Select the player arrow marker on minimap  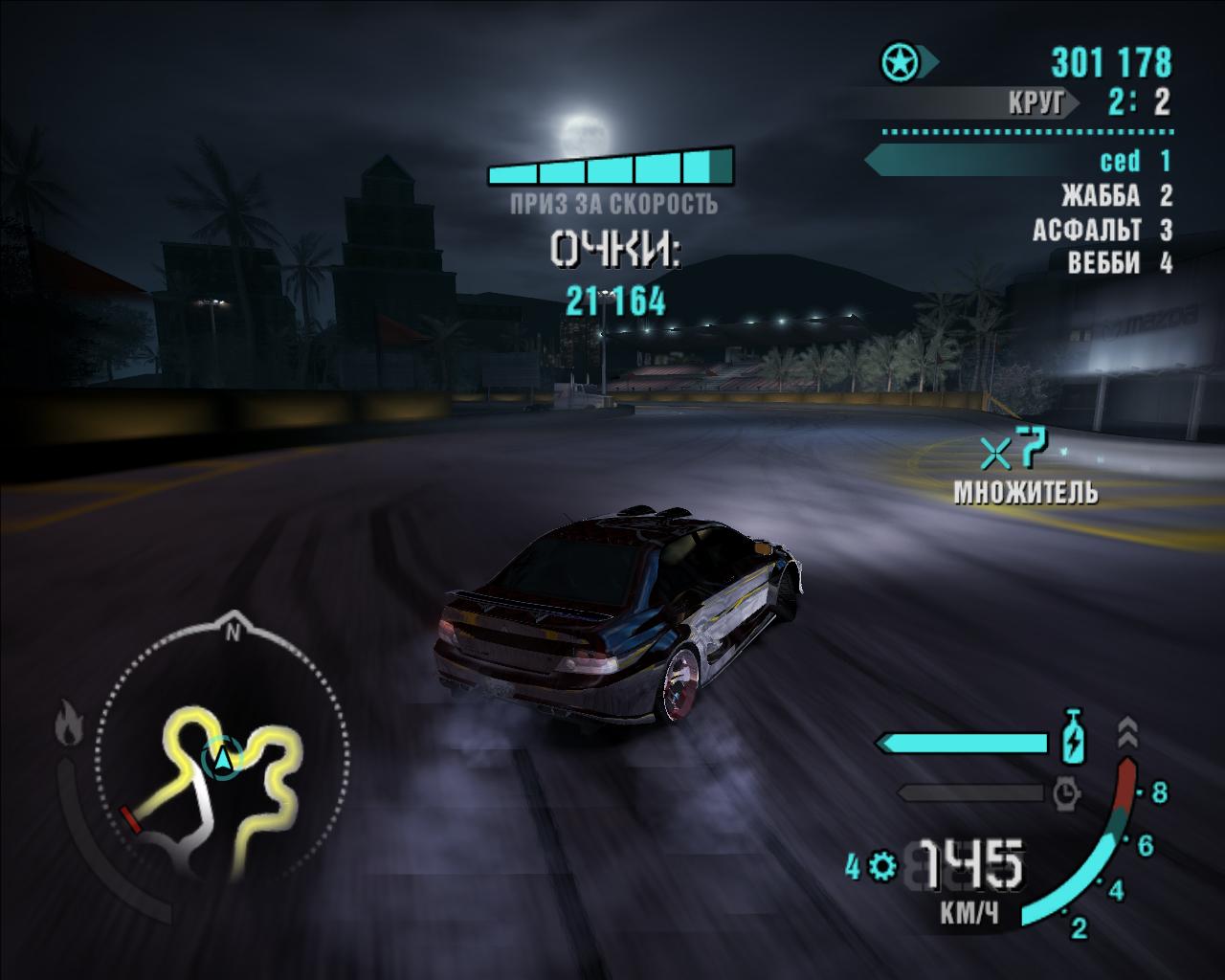tap(223, 759)
